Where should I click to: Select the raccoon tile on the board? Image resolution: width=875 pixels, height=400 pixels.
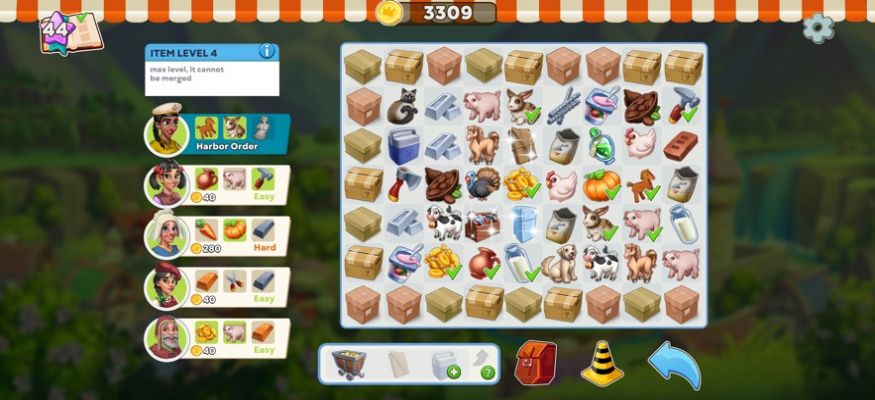[403, 105]
